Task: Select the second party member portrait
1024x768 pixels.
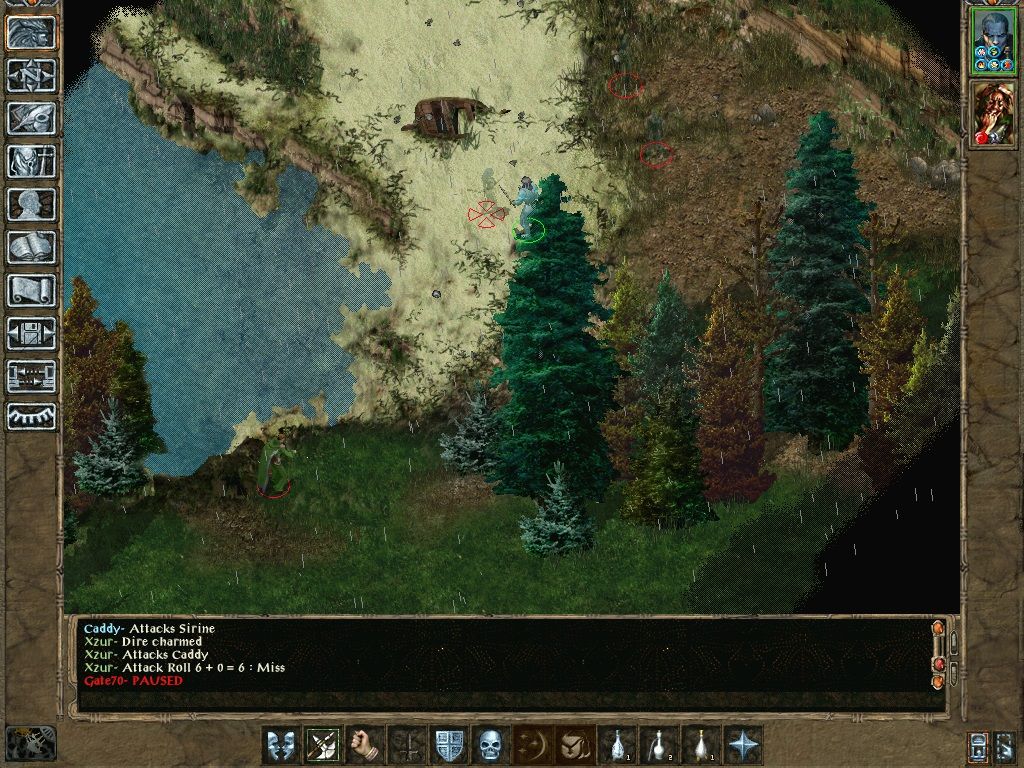Action: click(x=992, y=114)
